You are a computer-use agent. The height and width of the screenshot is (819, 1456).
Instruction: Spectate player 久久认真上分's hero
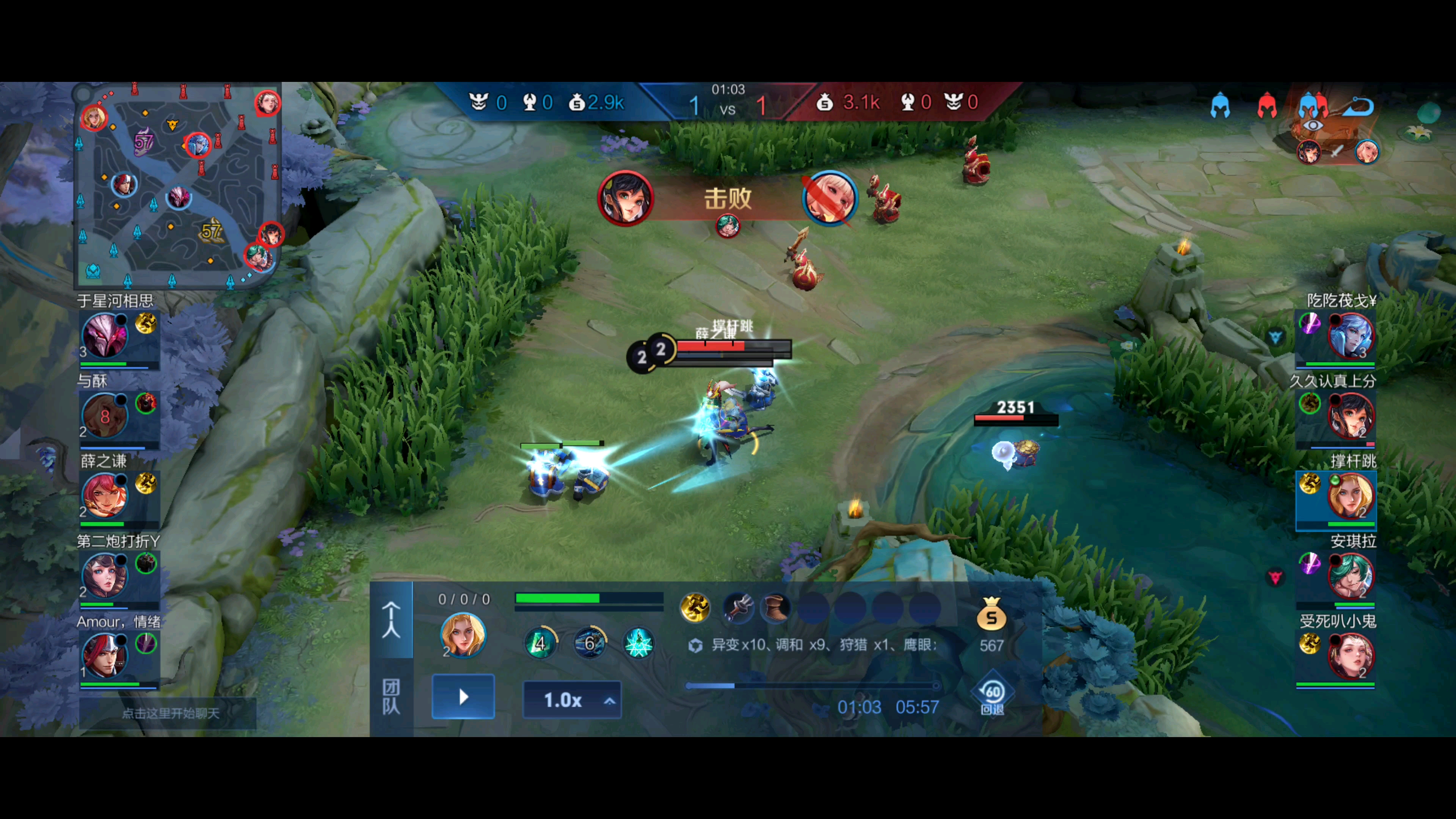1350,416
